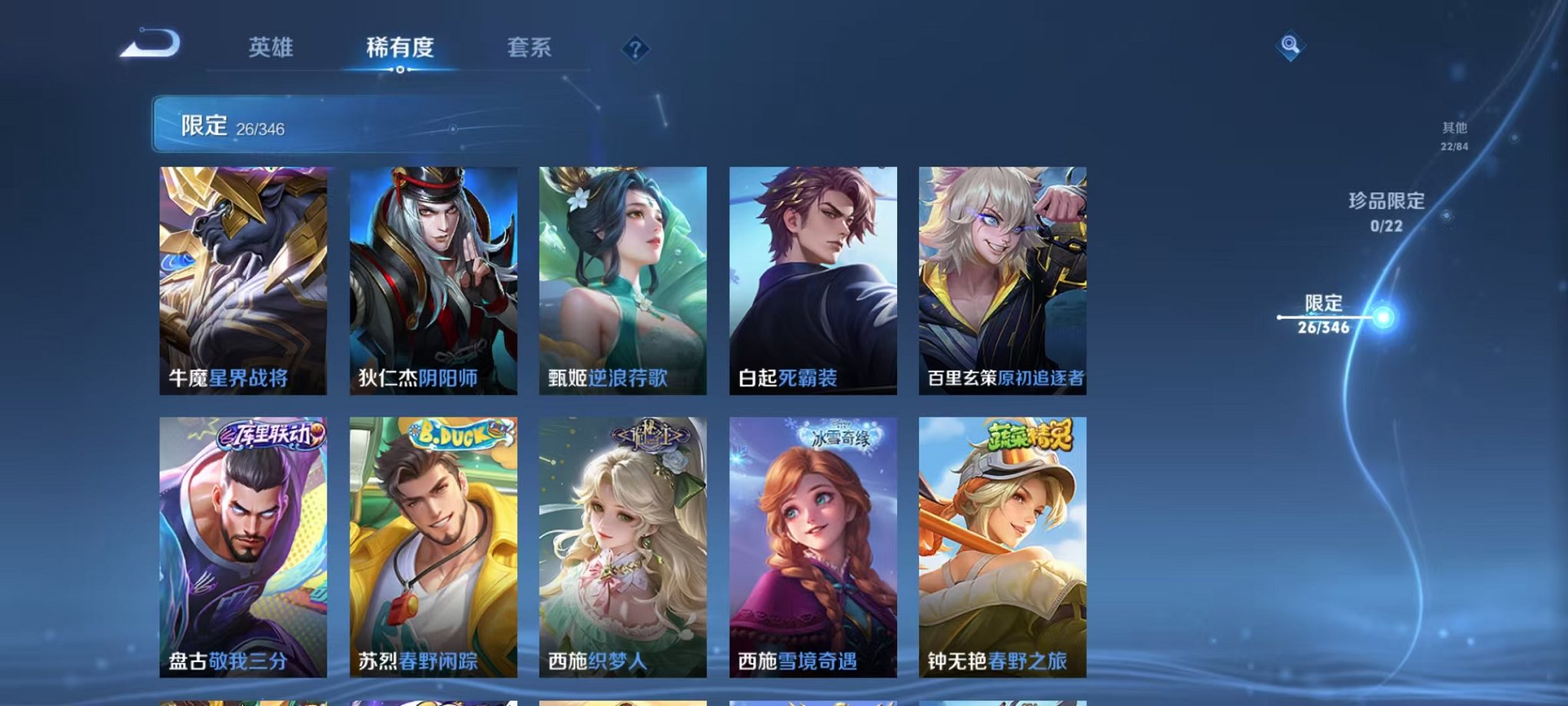Select the 稀有度 tab
This screenshot has height=706, width=1568.
(400, 48)
